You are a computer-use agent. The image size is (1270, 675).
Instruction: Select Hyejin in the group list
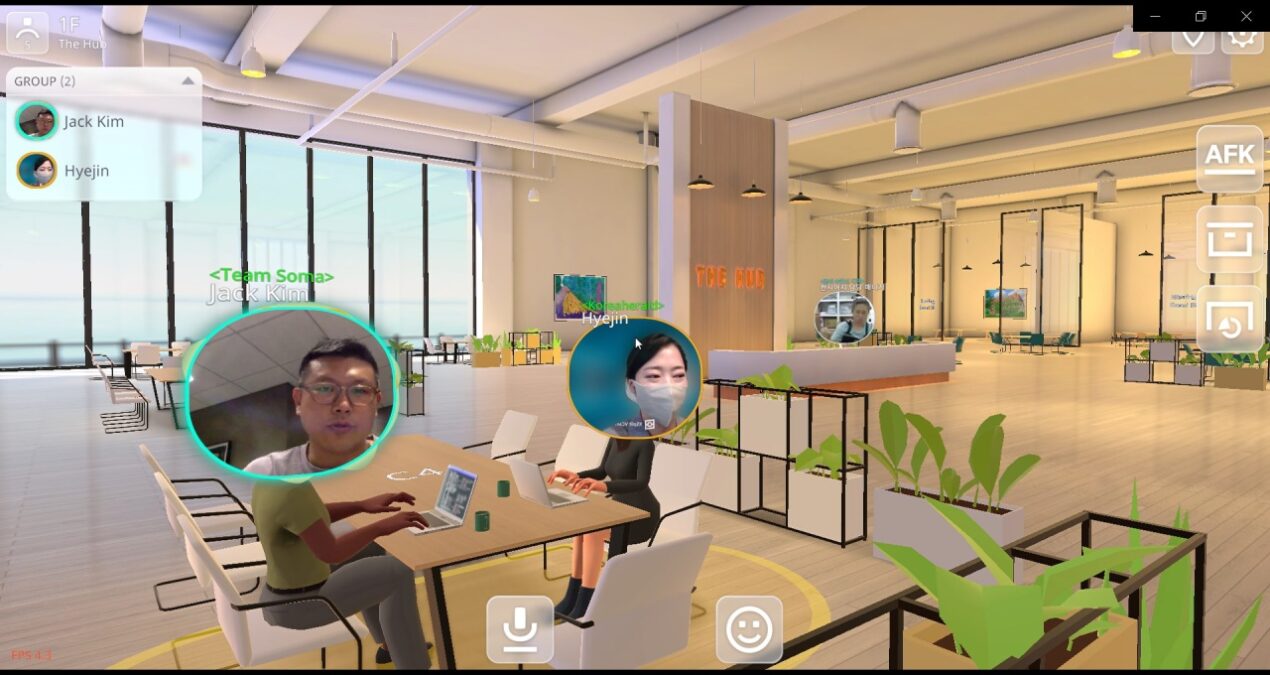[x=86, y=171]
